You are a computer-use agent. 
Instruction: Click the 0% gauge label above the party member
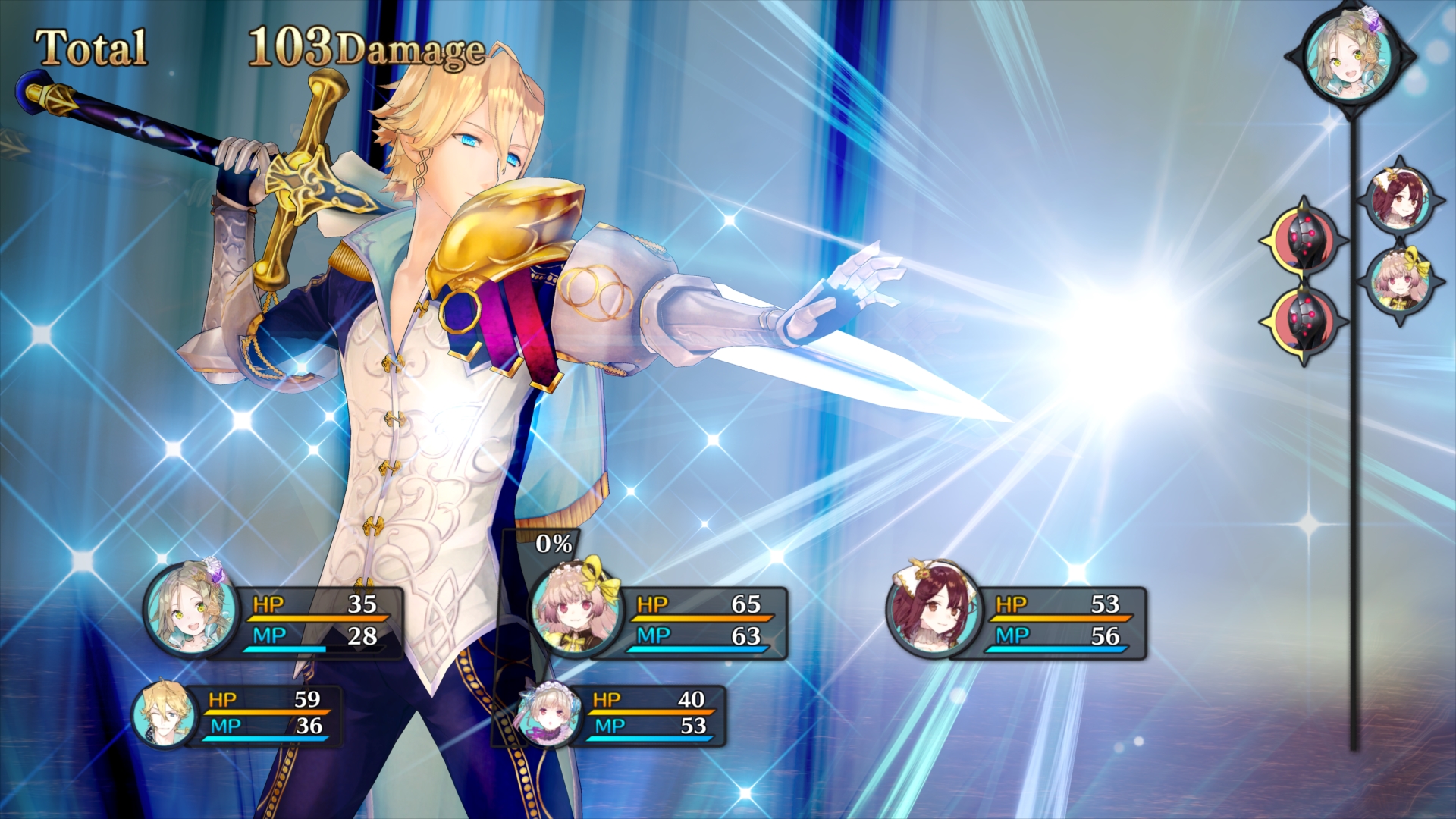[552, 543]
